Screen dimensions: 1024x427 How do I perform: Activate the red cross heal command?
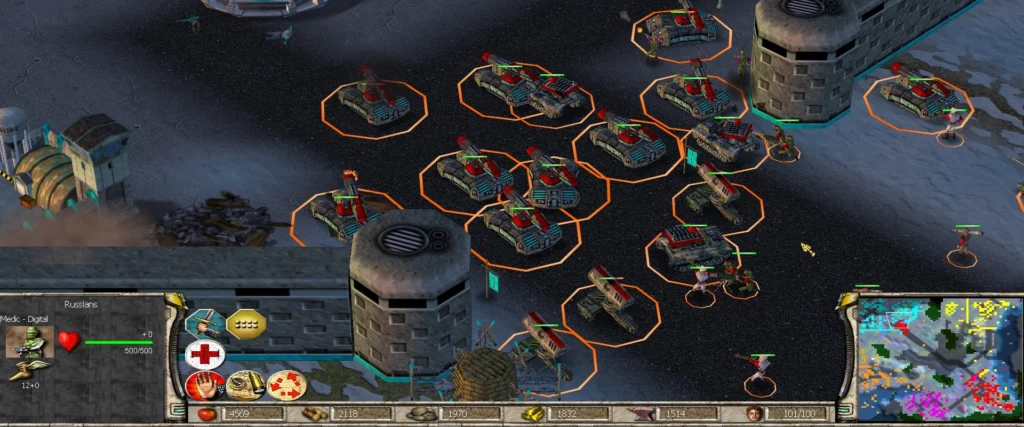[x=204, y=354]
